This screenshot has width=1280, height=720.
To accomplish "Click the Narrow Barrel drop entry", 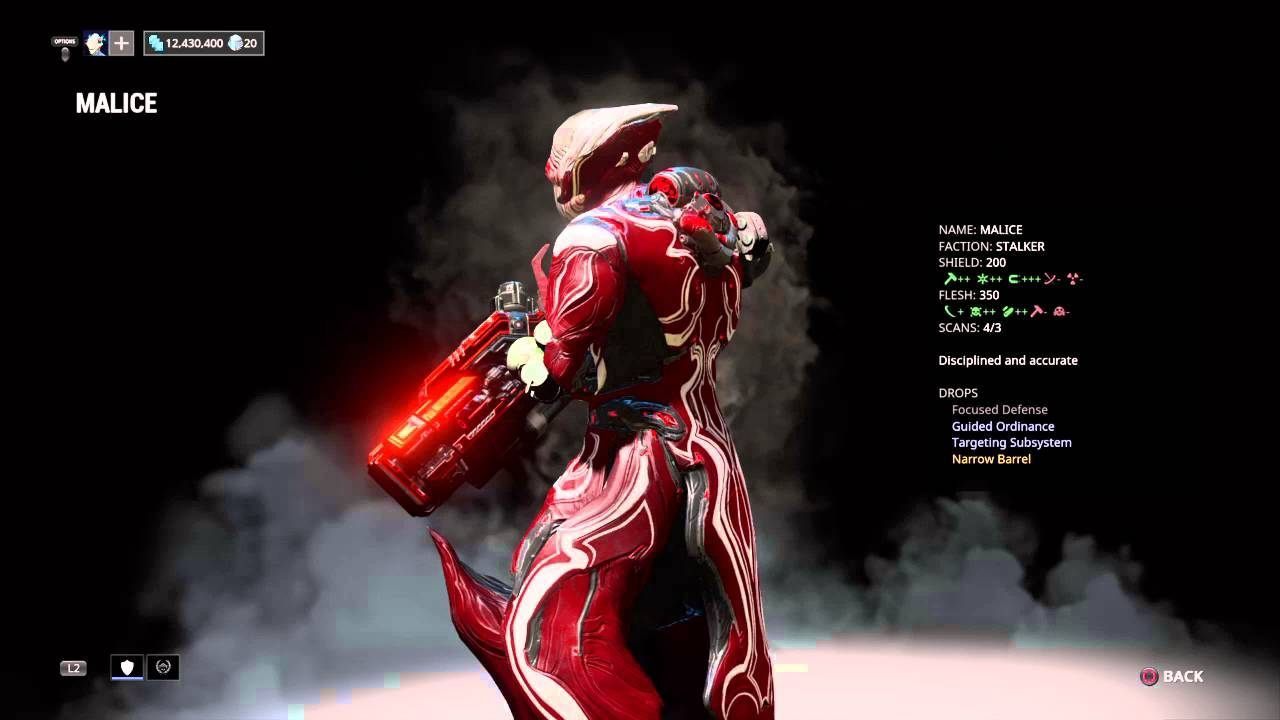I will 991,459.
